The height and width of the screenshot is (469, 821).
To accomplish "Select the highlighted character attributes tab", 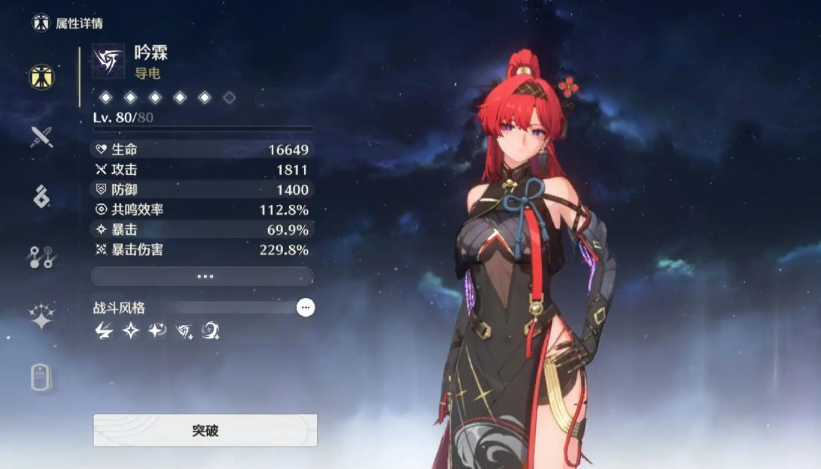I will pos(41,77).
